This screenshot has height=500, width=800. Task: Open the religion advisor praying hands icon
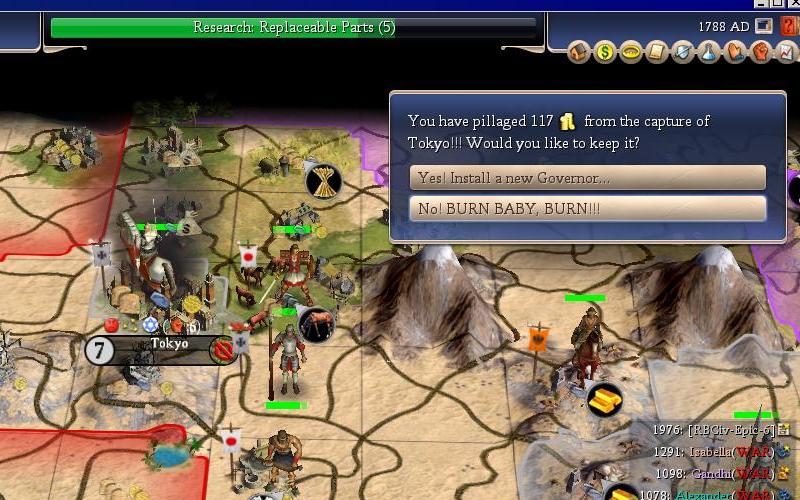pos(734,51)
